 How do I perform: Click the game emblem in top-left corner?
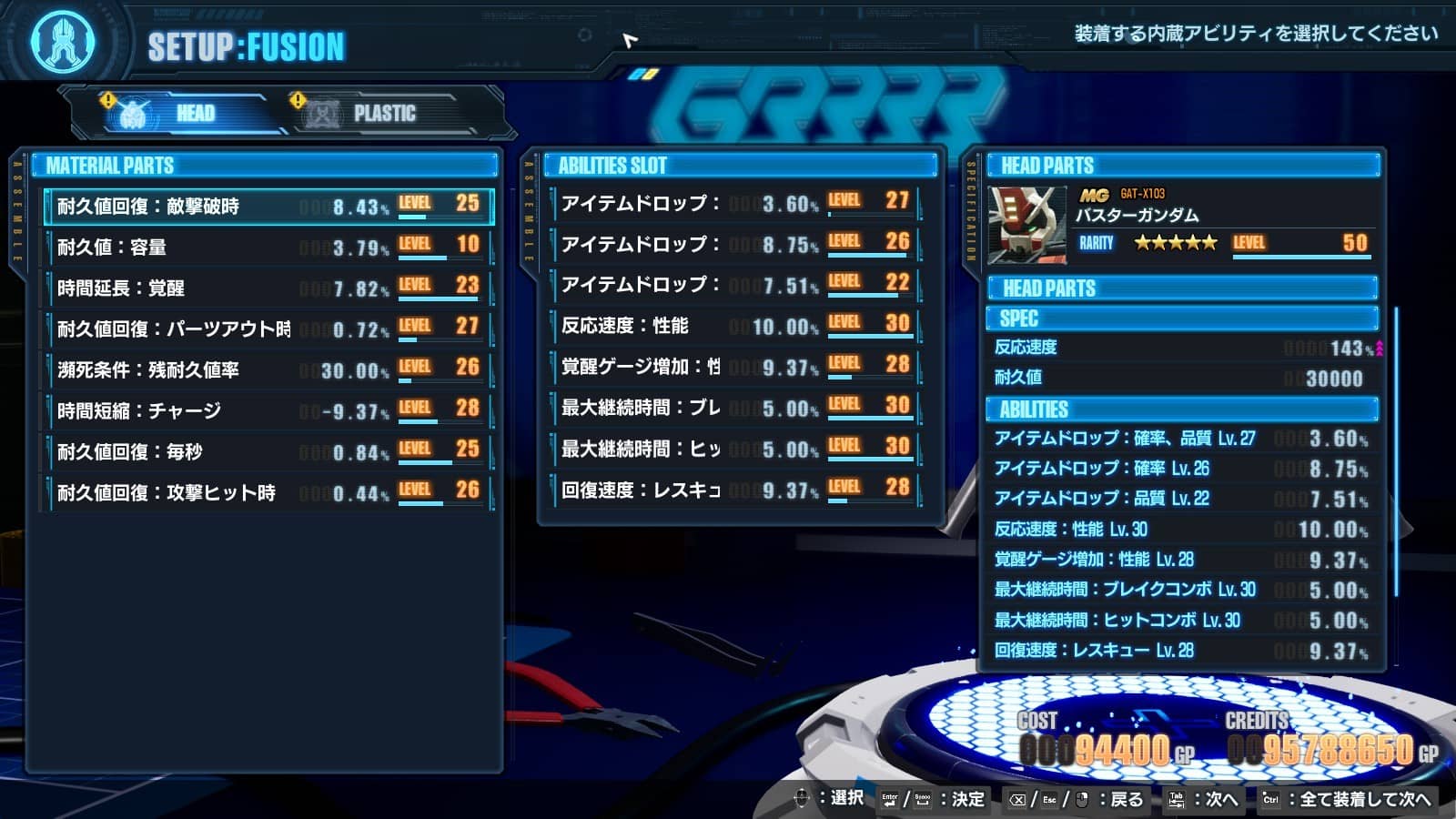[61, 41]
